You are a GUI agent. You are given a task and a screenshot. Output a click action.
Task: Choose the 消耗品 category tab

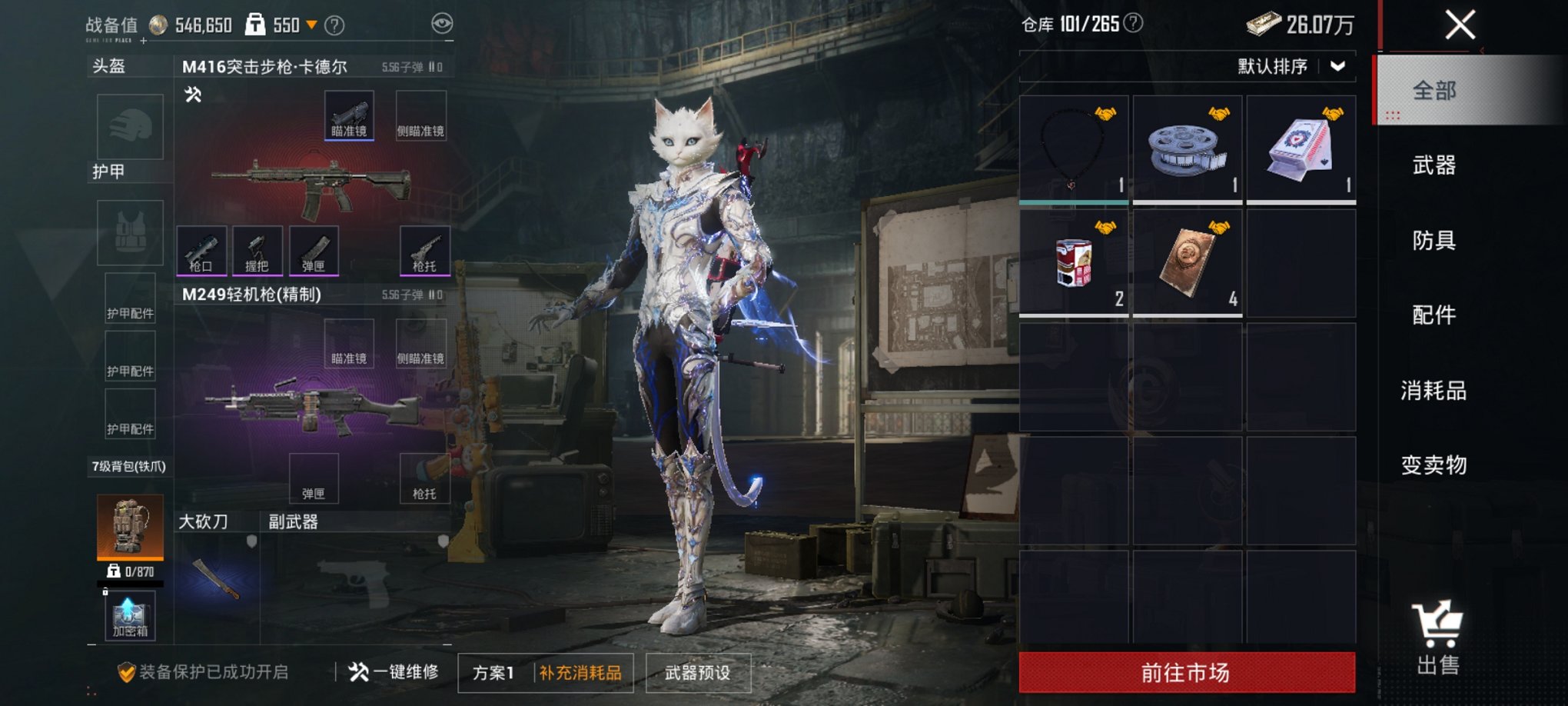coord(1433,391)
